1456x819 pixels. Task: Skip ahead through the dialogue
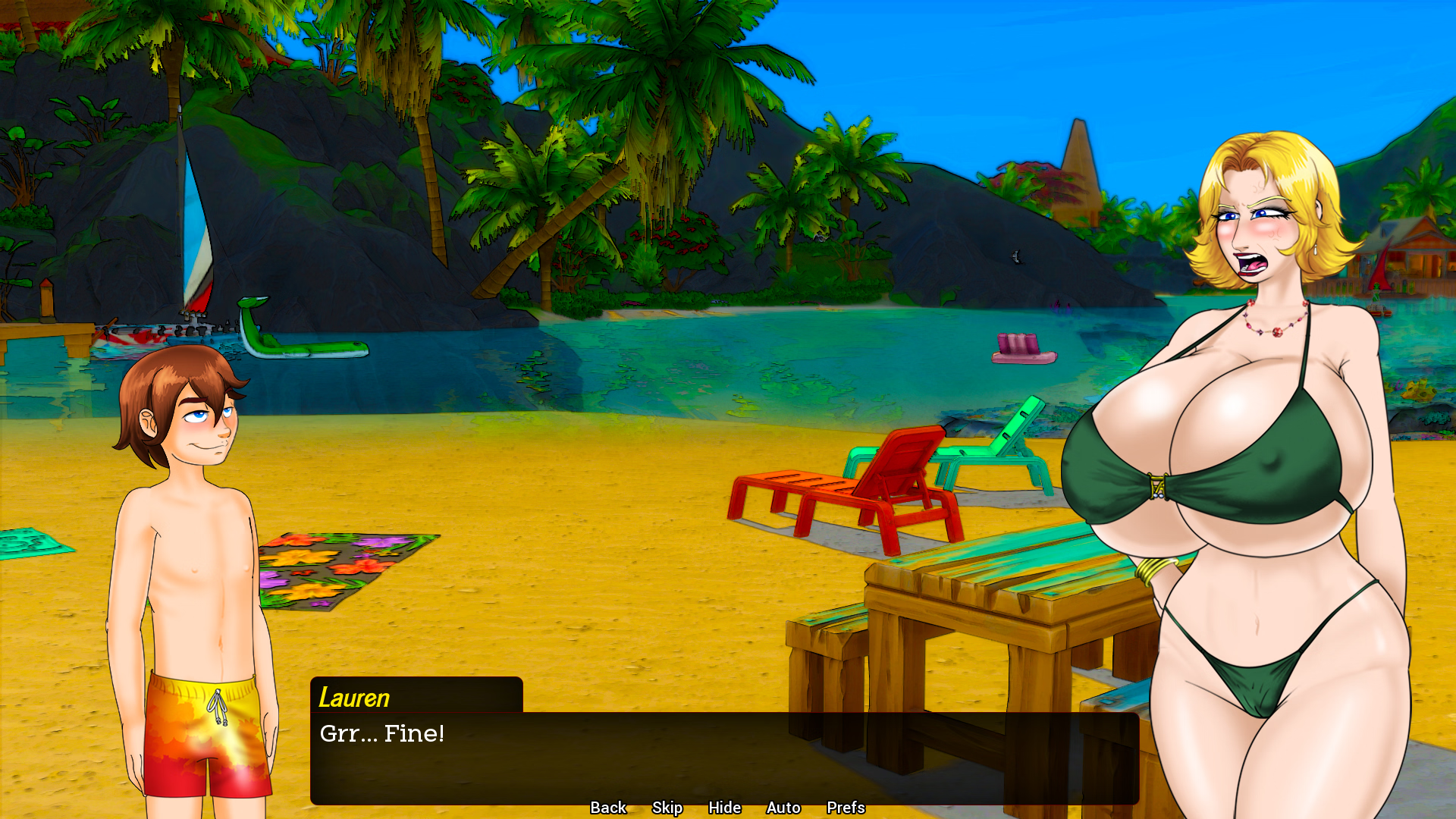tap(667, 808)
